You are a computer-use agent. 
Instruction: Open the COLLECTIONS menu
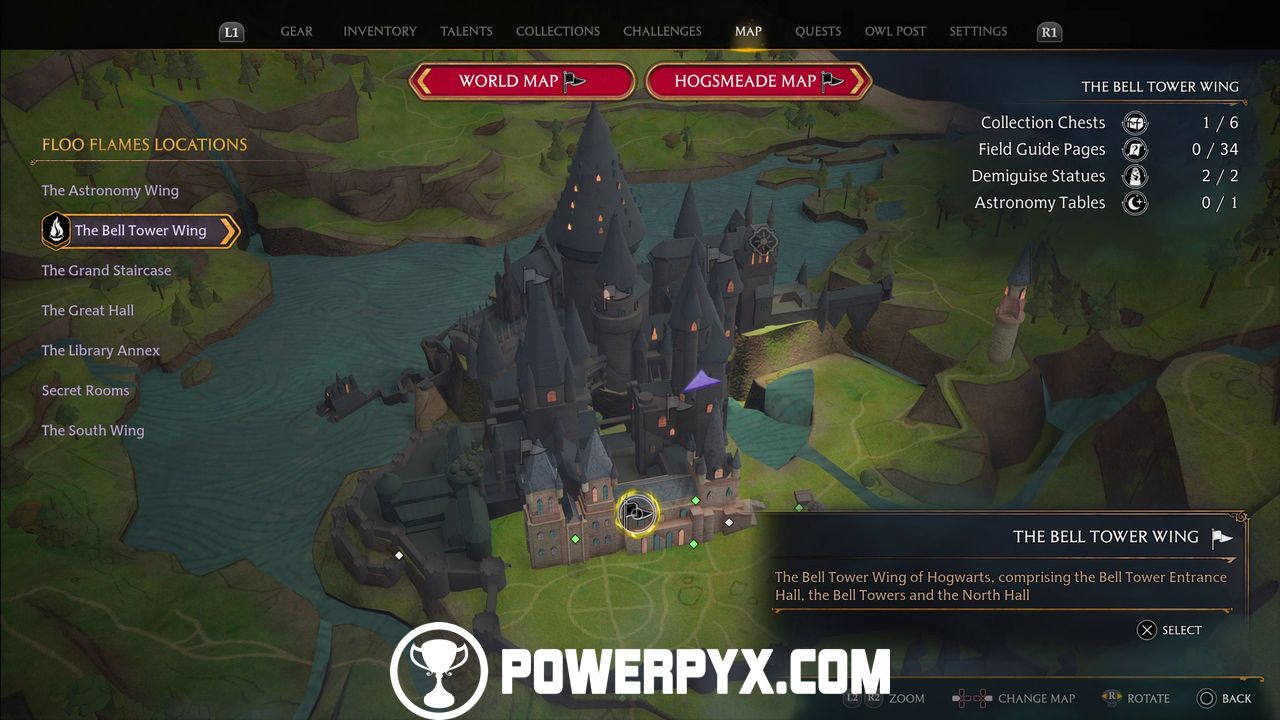click(557, 31)
